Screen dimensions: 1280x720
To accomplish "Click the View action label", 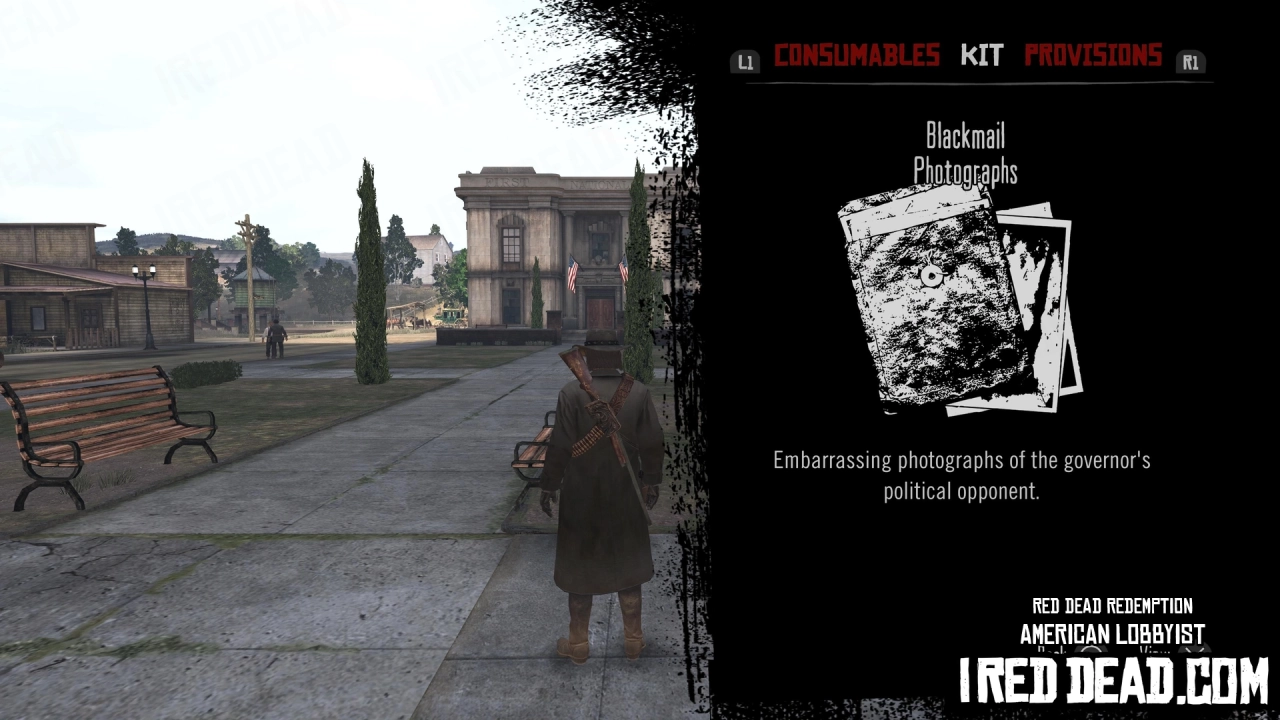I will (1155, 652).
